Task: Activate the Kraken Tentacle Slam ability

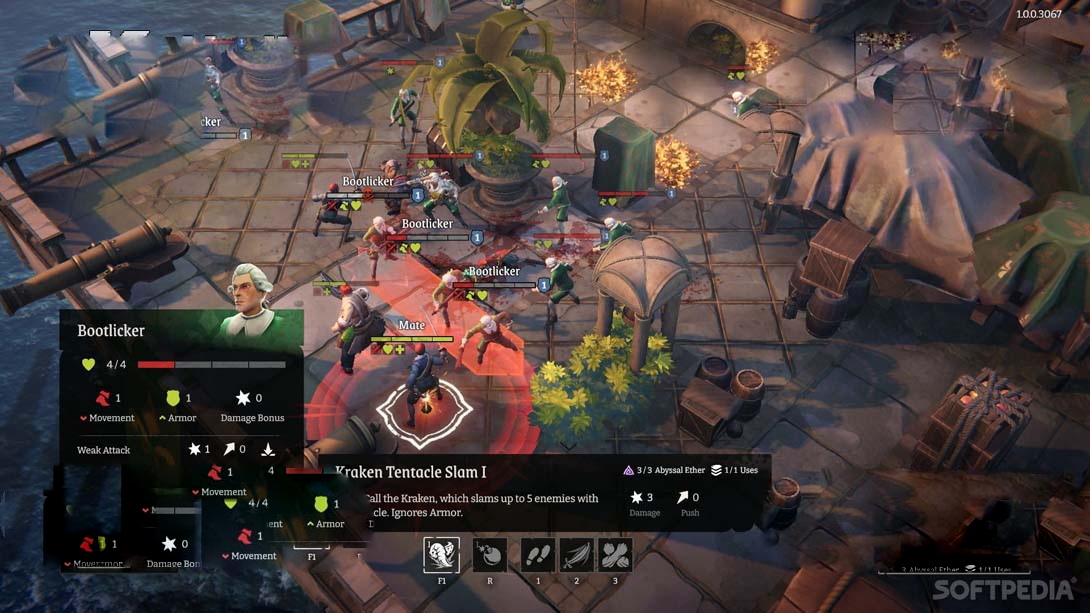Action: pos(441,555)
